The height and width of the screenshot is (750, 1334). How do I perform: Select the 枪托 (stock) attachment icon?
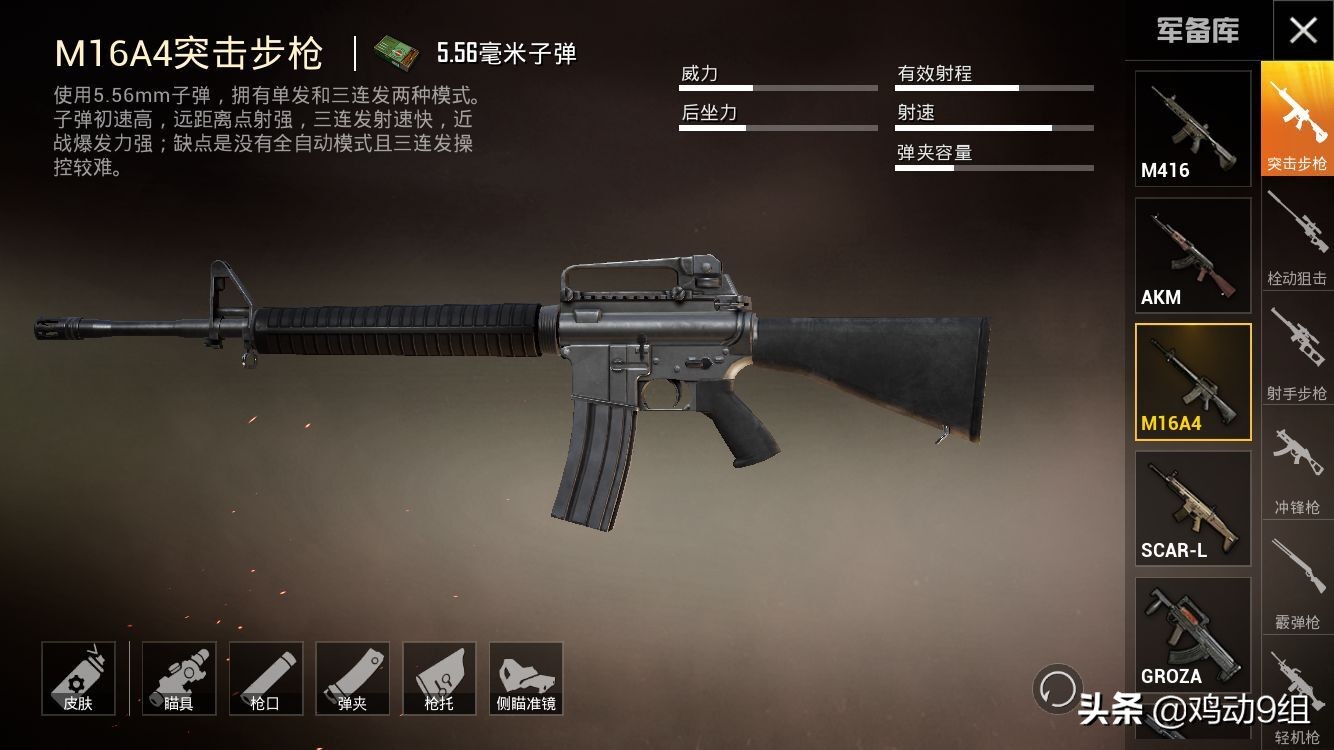click(440, 678)
